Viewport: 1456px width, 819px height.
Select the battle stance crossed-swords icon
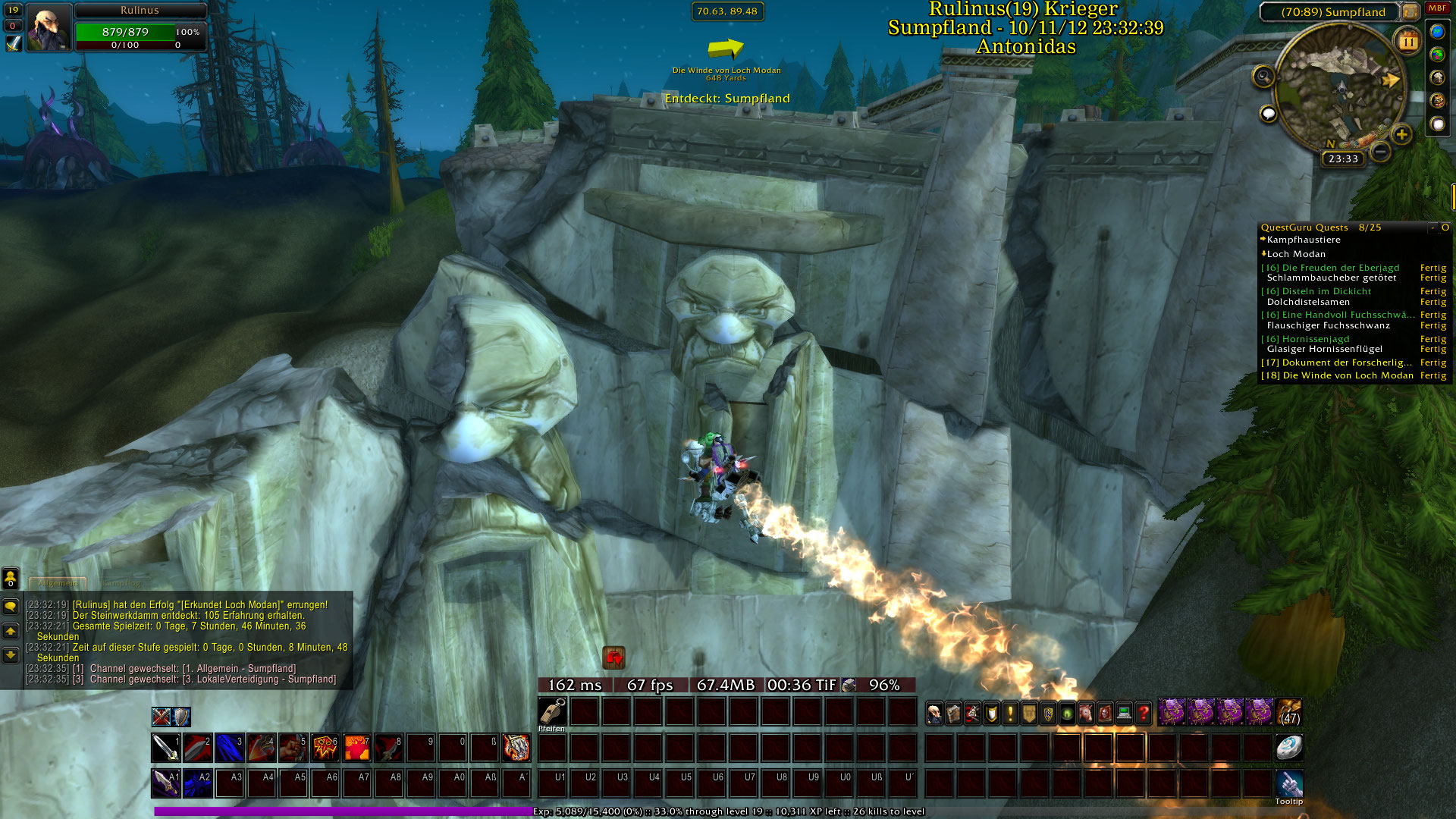click(161, 717)
